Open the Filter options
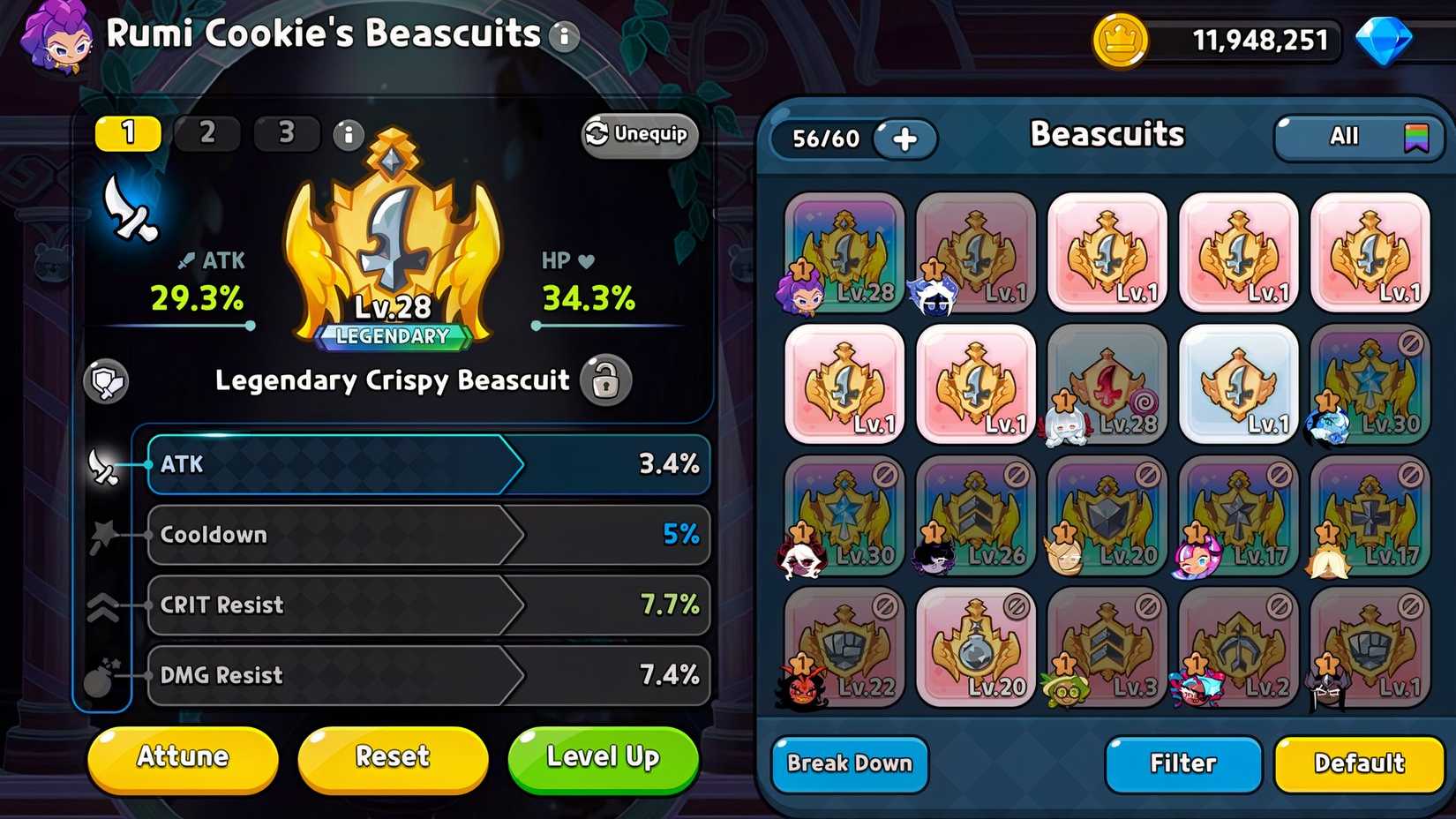 coord(1182,764)
